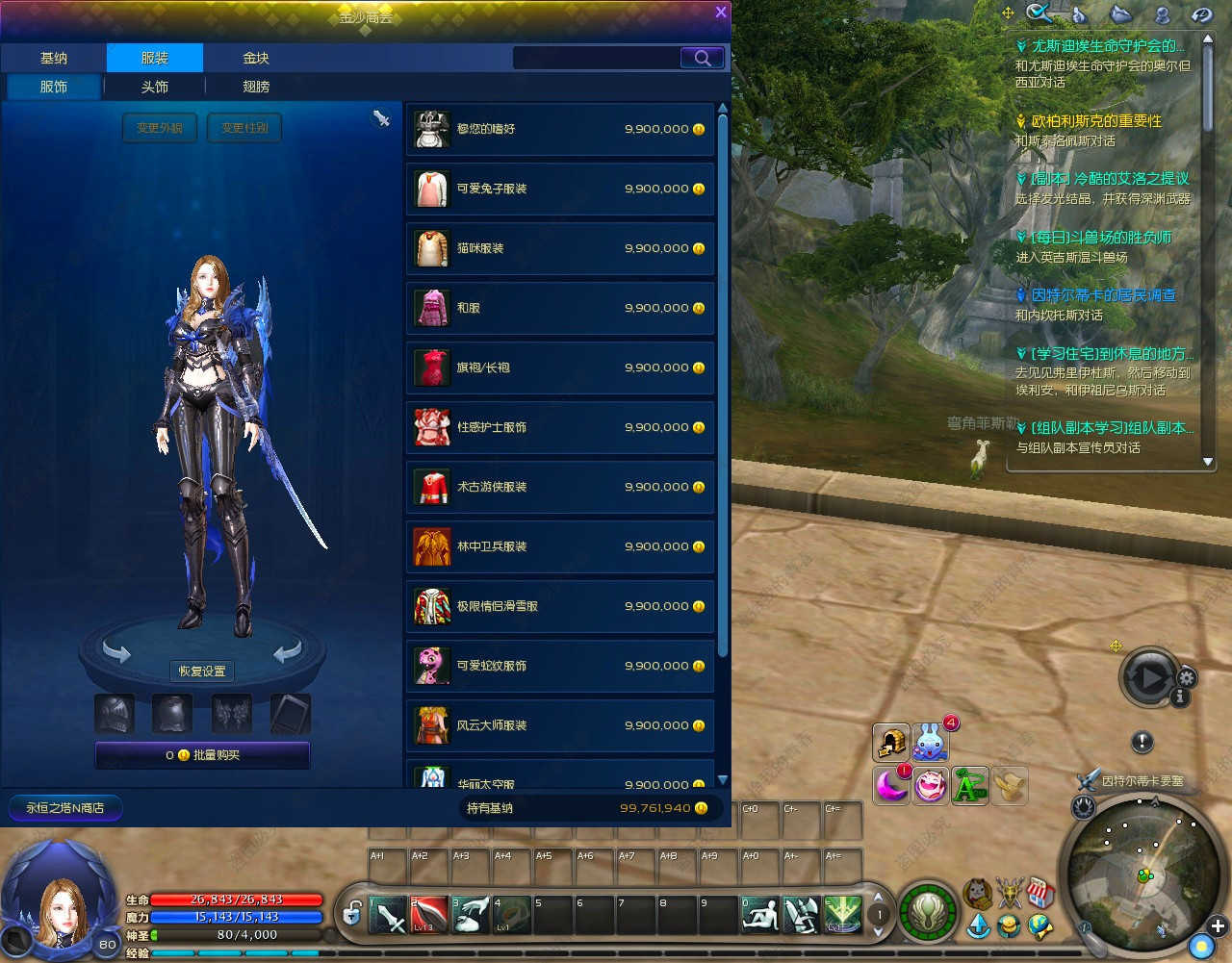Select the 可爱兔子服装 item row
The image size is (1232, 963).
[560, 189]
